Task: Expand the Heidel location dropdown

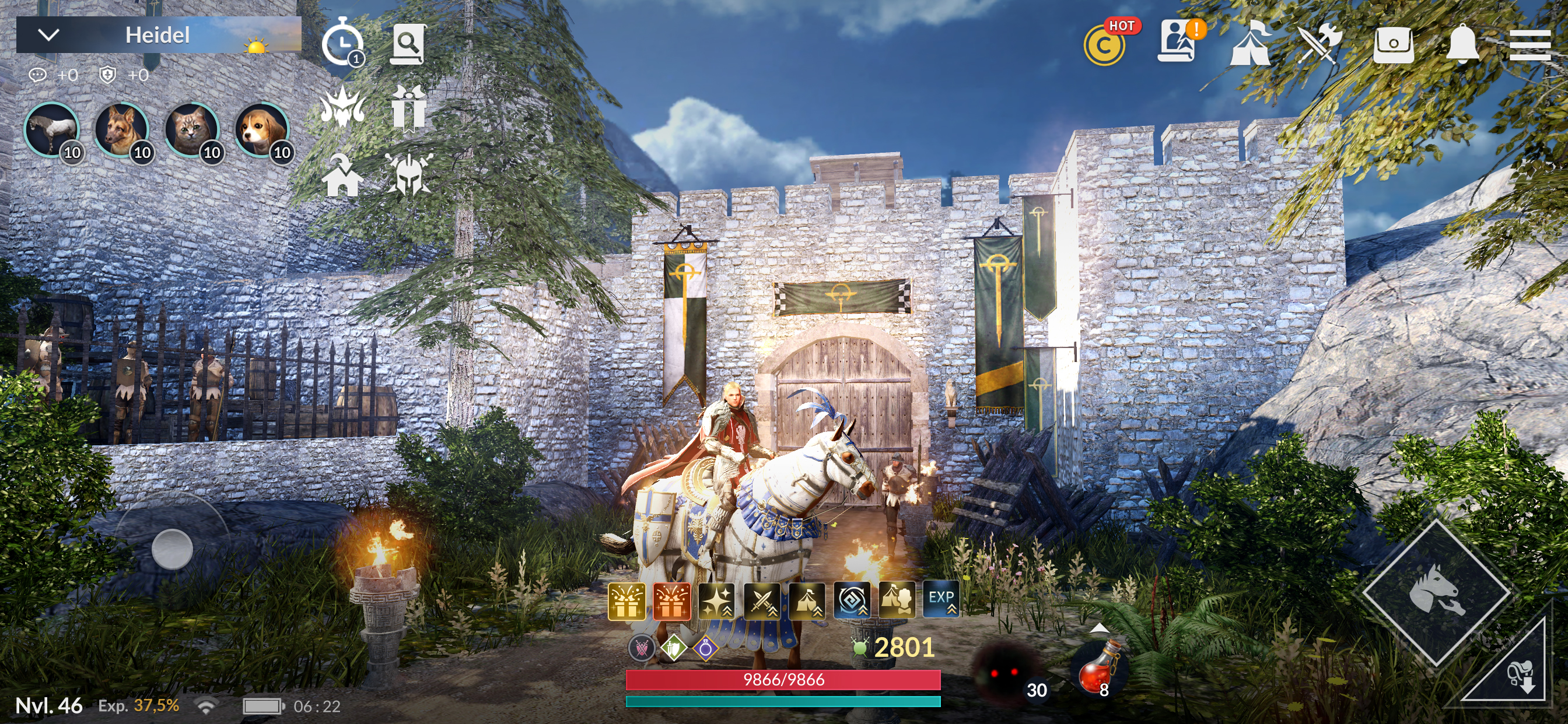Action: pos(48,36)
